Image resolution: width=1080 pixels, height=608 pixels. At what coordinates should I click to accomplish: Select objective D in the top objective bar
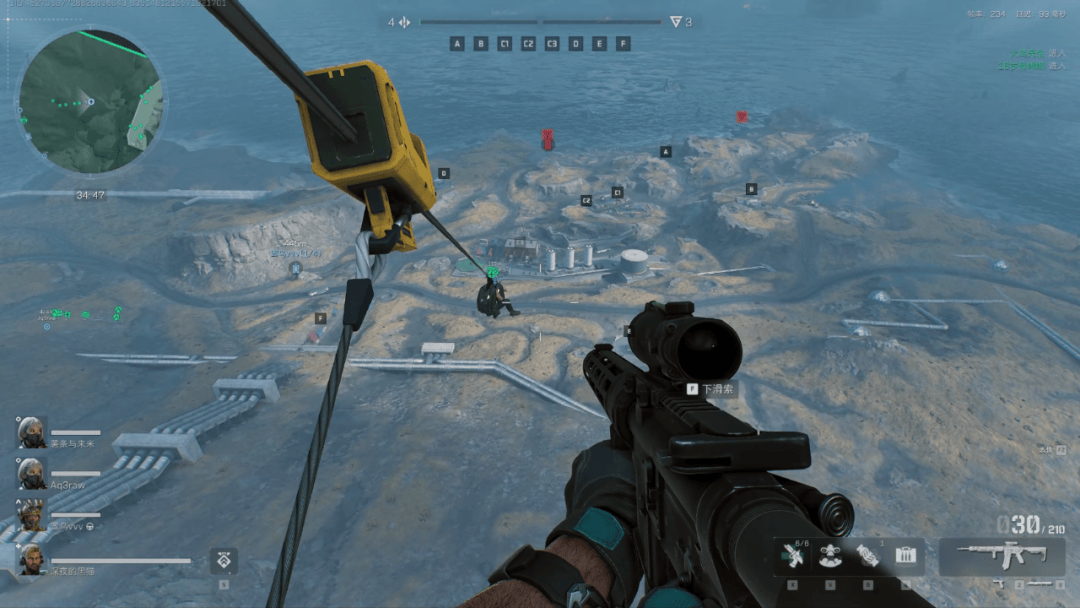576,44
